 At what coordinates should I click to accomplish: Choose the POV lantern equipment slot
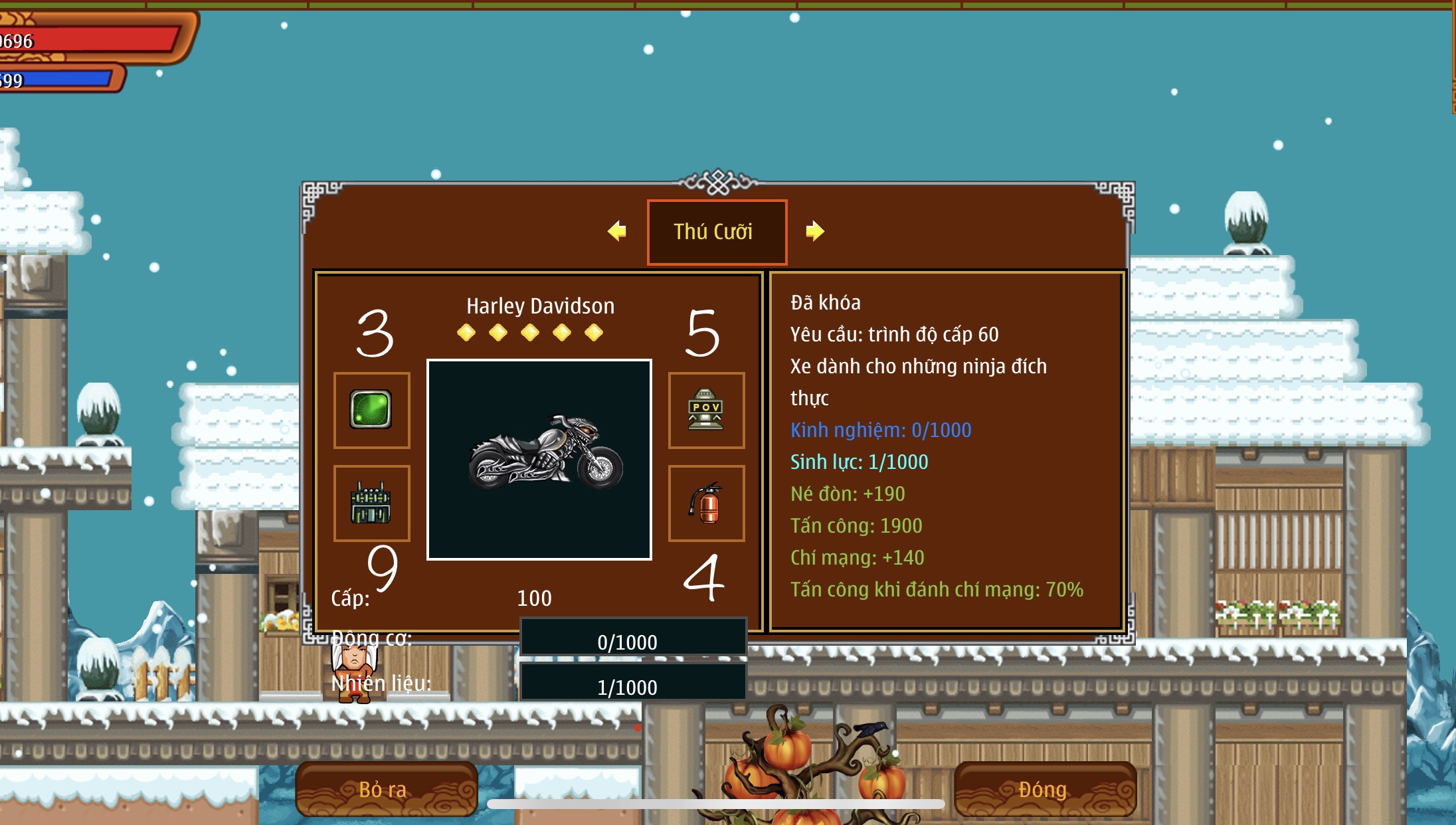point(706,410)
